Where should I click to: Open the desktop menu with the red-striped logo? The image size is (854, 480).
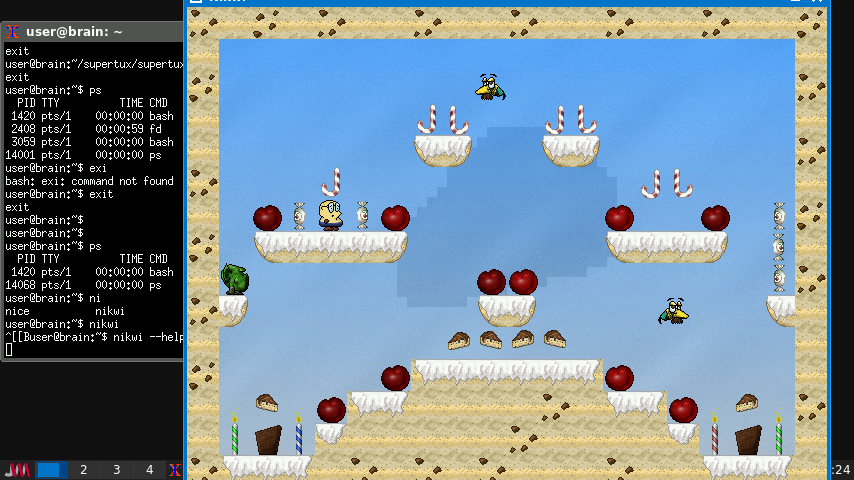coord(18,470)
